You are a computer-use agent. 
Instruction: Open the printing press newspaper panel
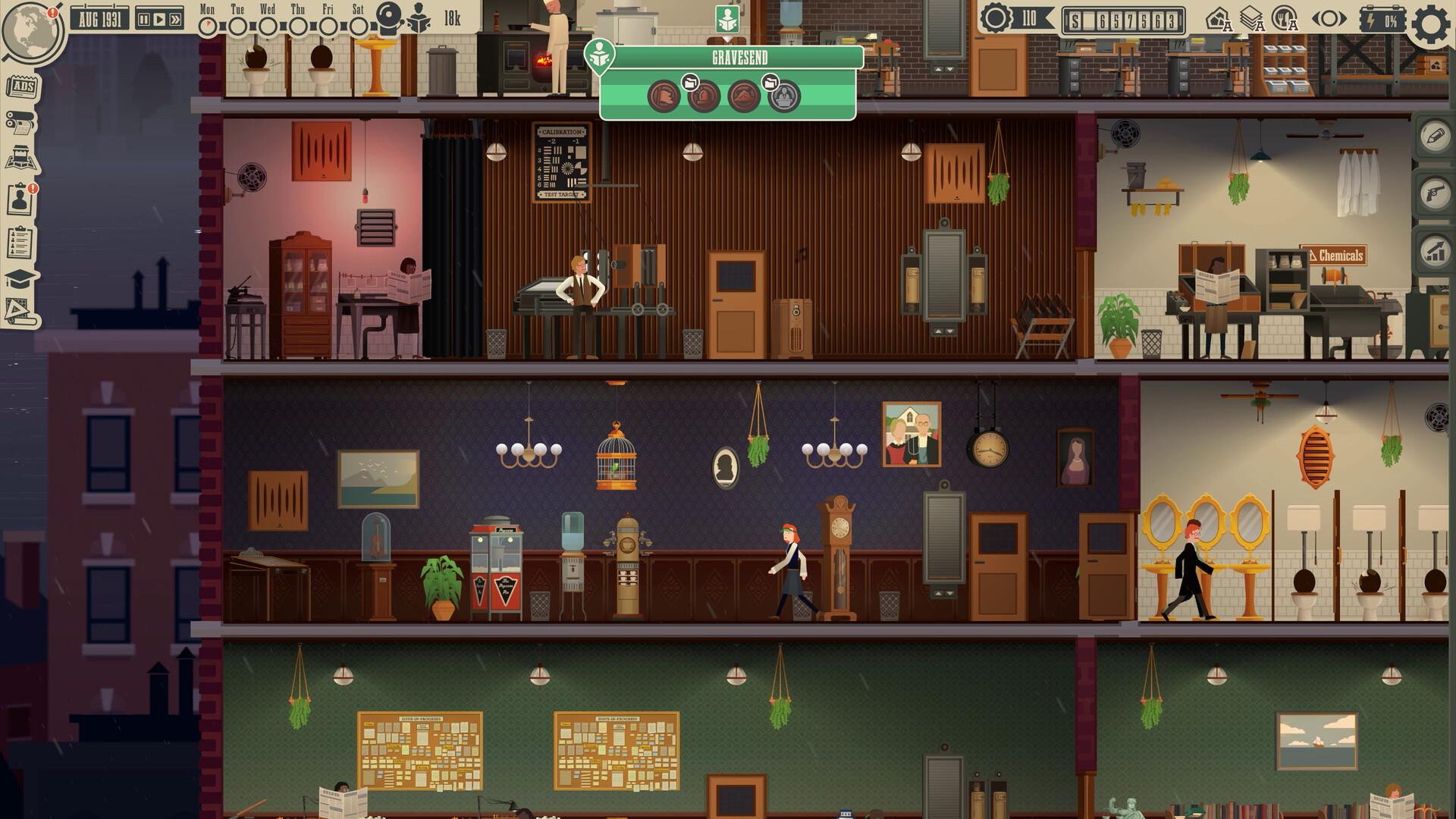point(20,121)
